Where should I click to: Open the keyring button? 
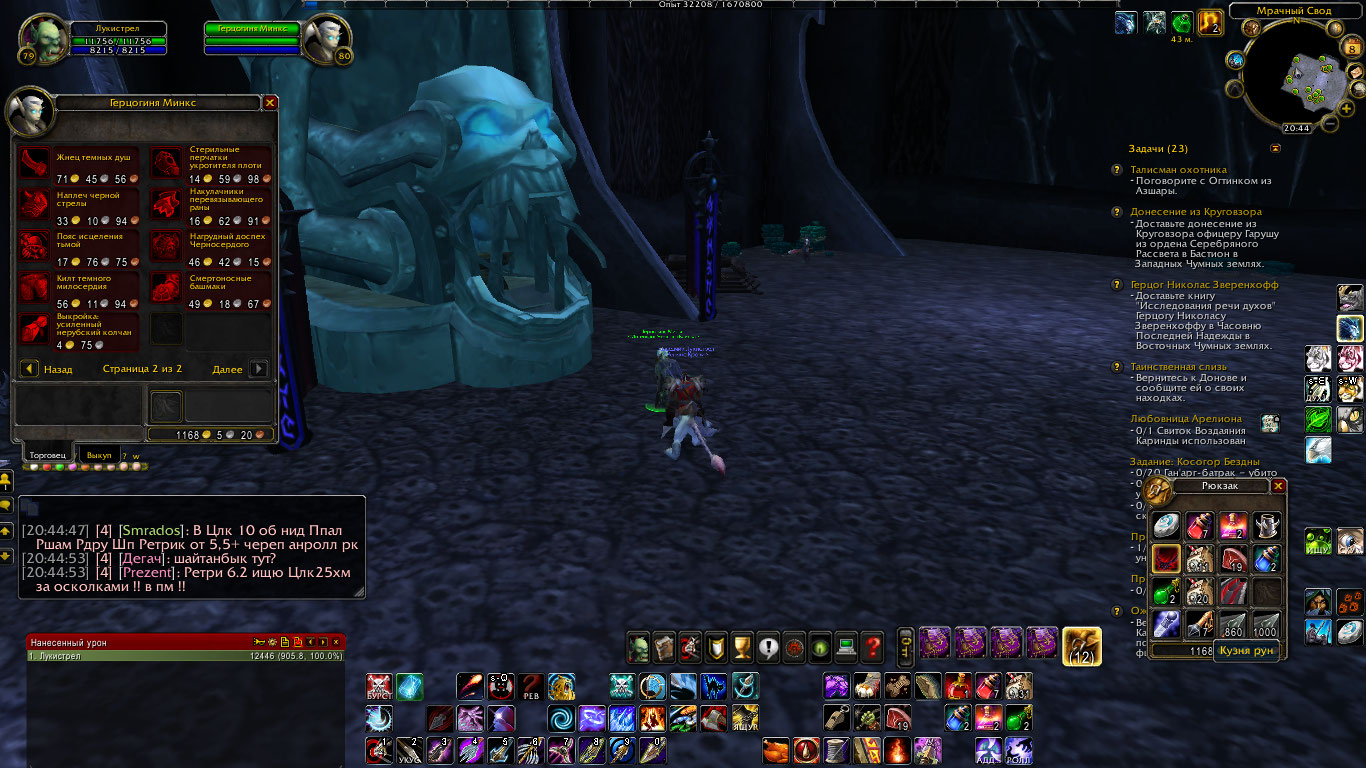(905, 646)
